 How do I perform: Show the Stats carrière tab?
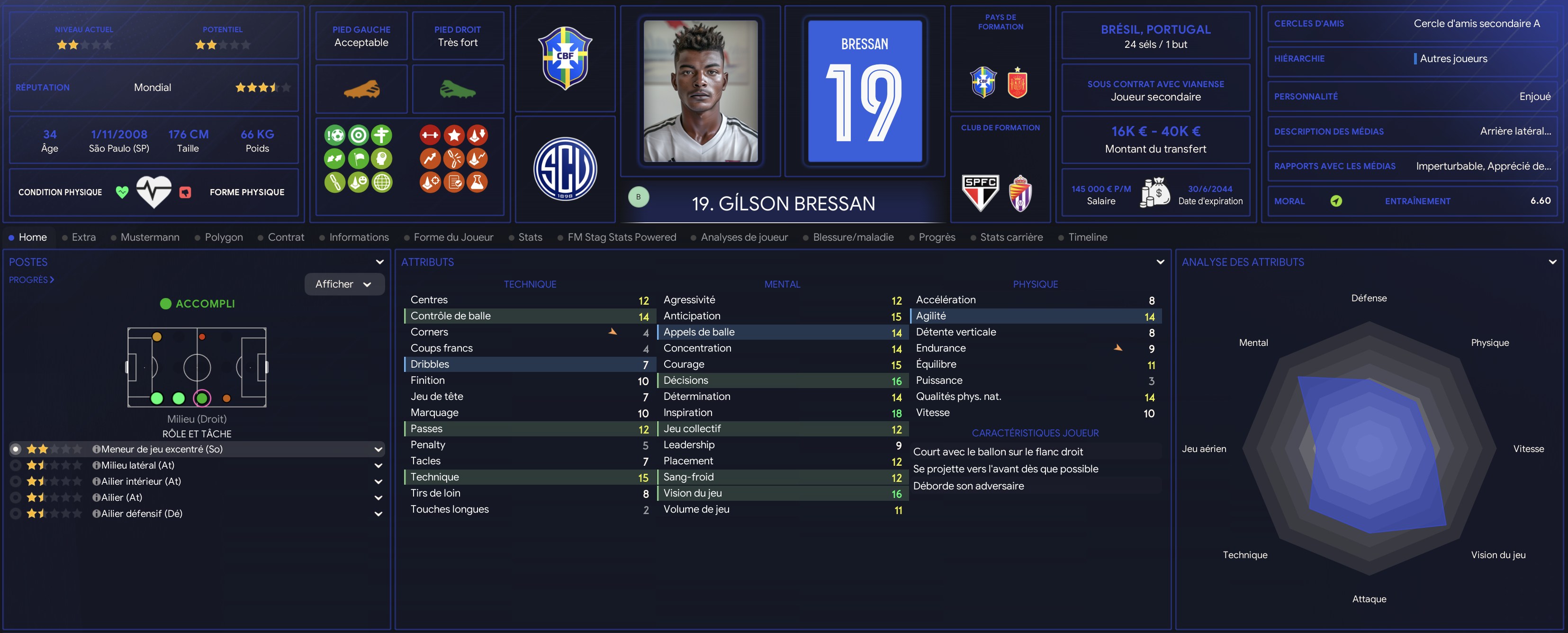coord(1011,237)
